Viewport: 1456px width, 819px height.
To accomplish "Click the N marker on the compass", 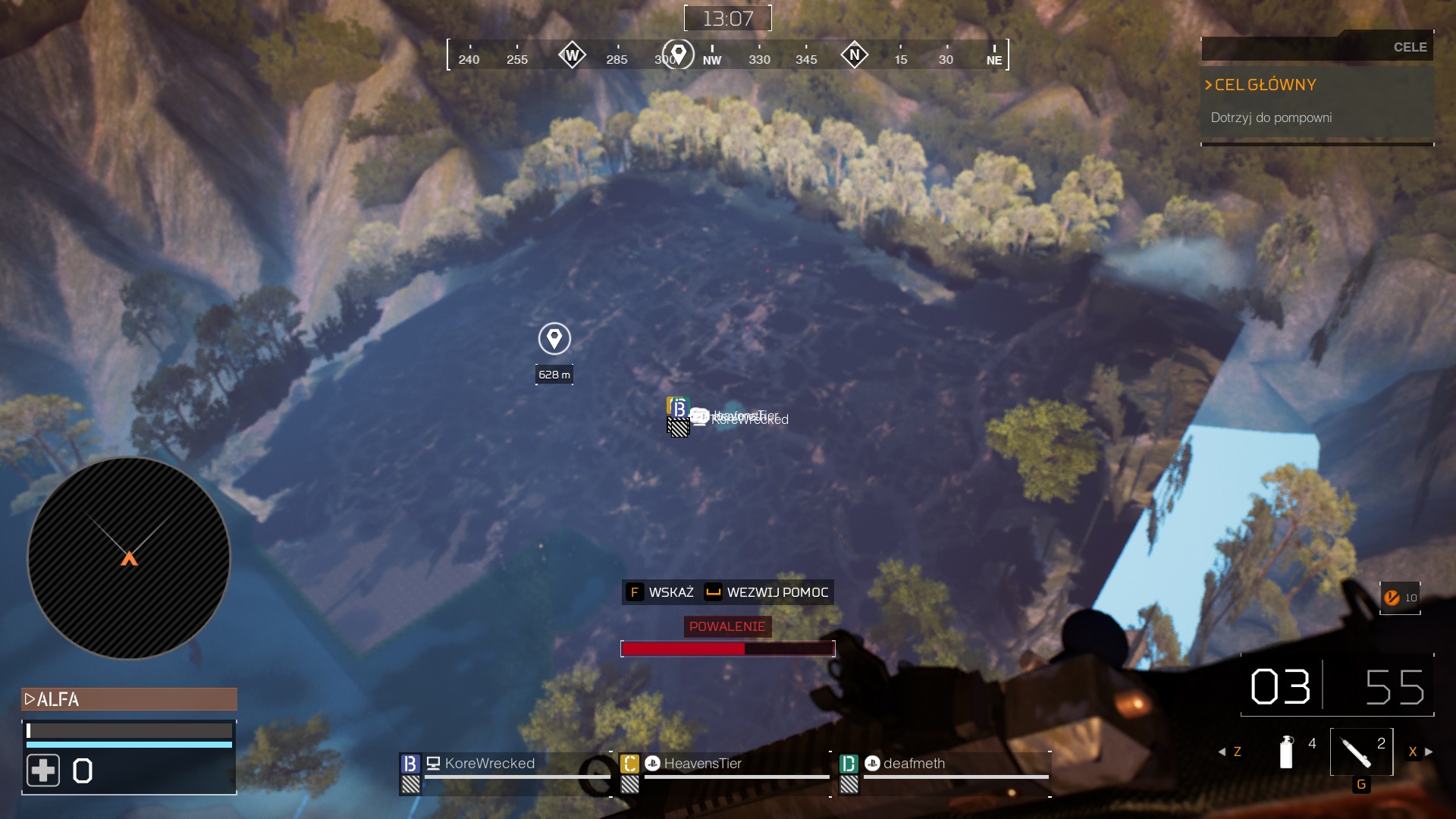I will (855, 55).
